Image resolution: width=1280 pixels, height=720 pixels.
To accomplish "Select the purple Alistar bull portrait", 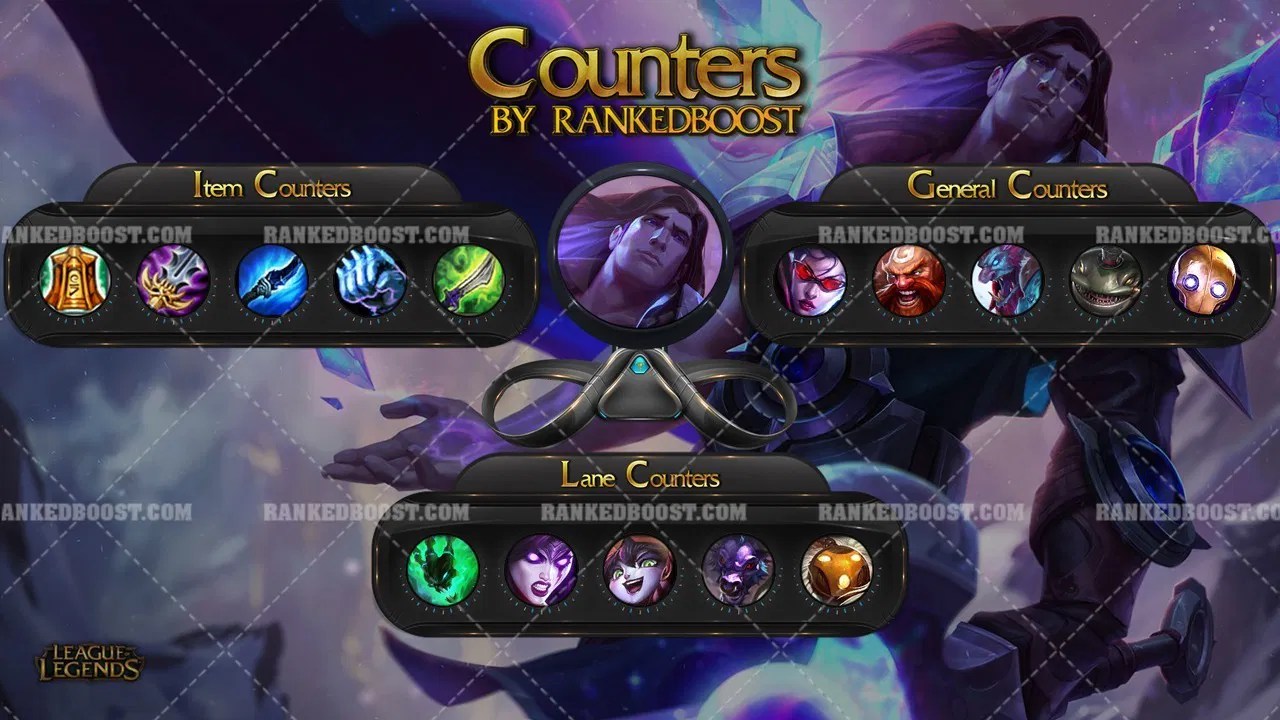I will pos(738,569).
